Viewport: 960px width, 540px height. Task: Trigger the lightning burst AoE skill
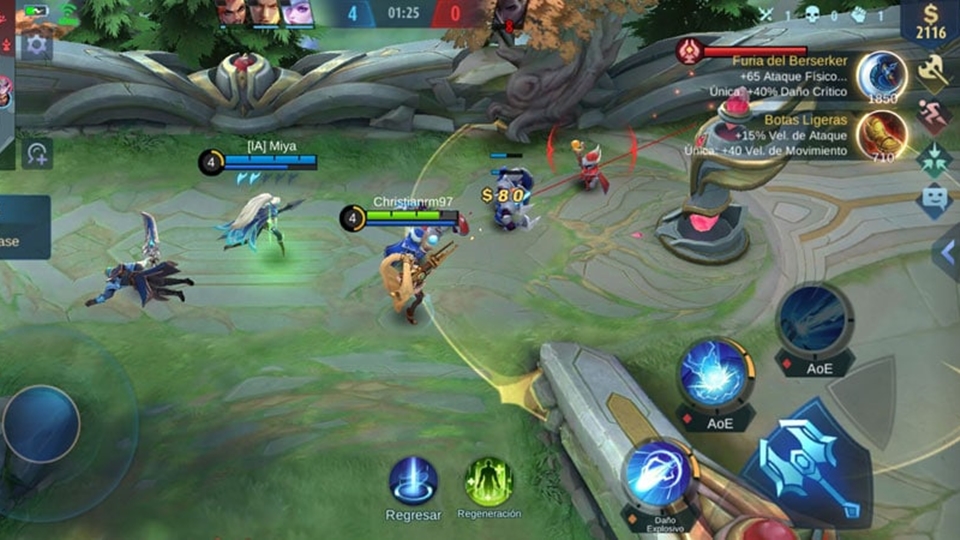click(716, 374)
